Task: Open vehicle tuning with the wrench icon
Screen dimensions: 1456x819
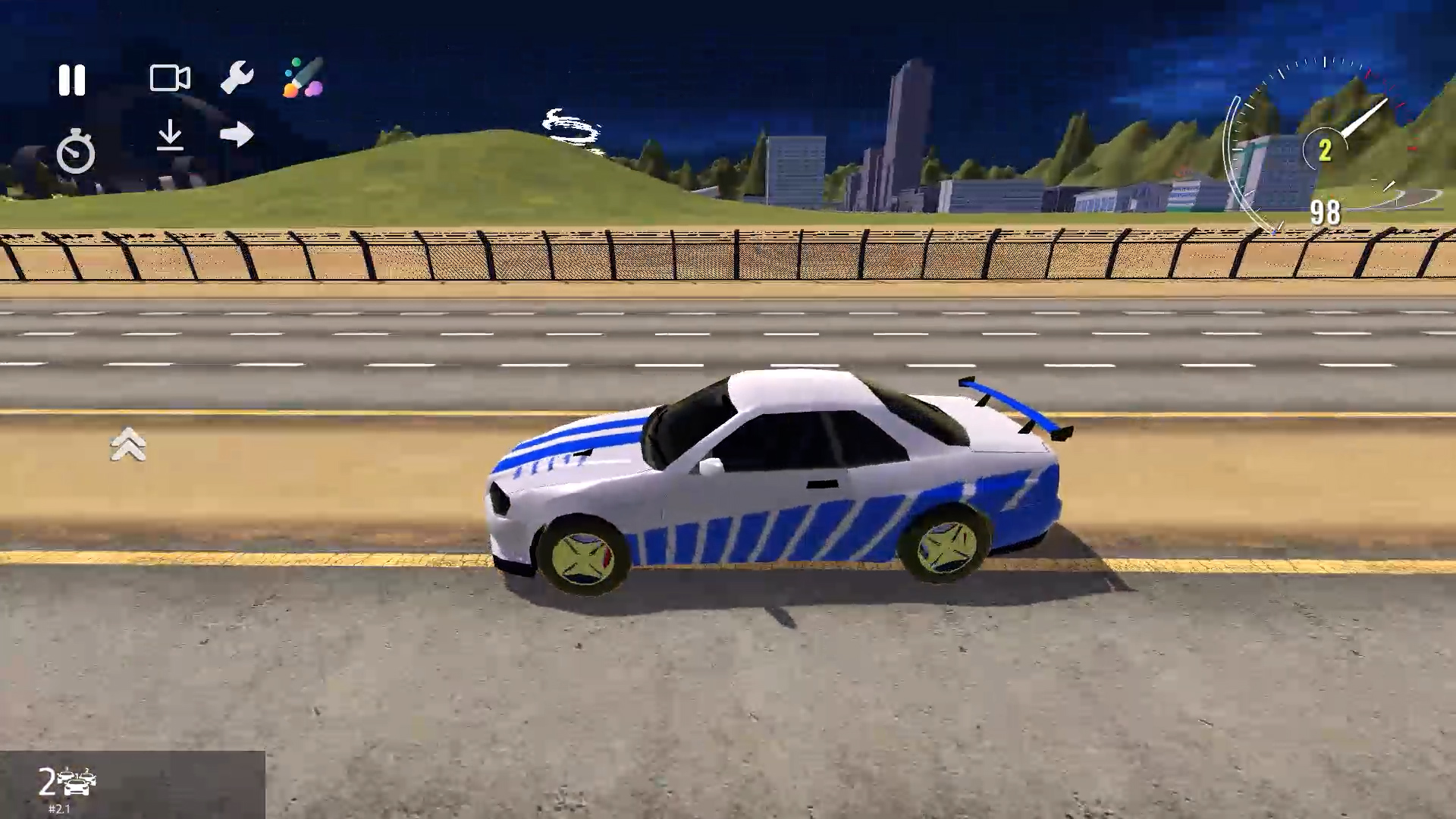Action: (x=238, y=78)
